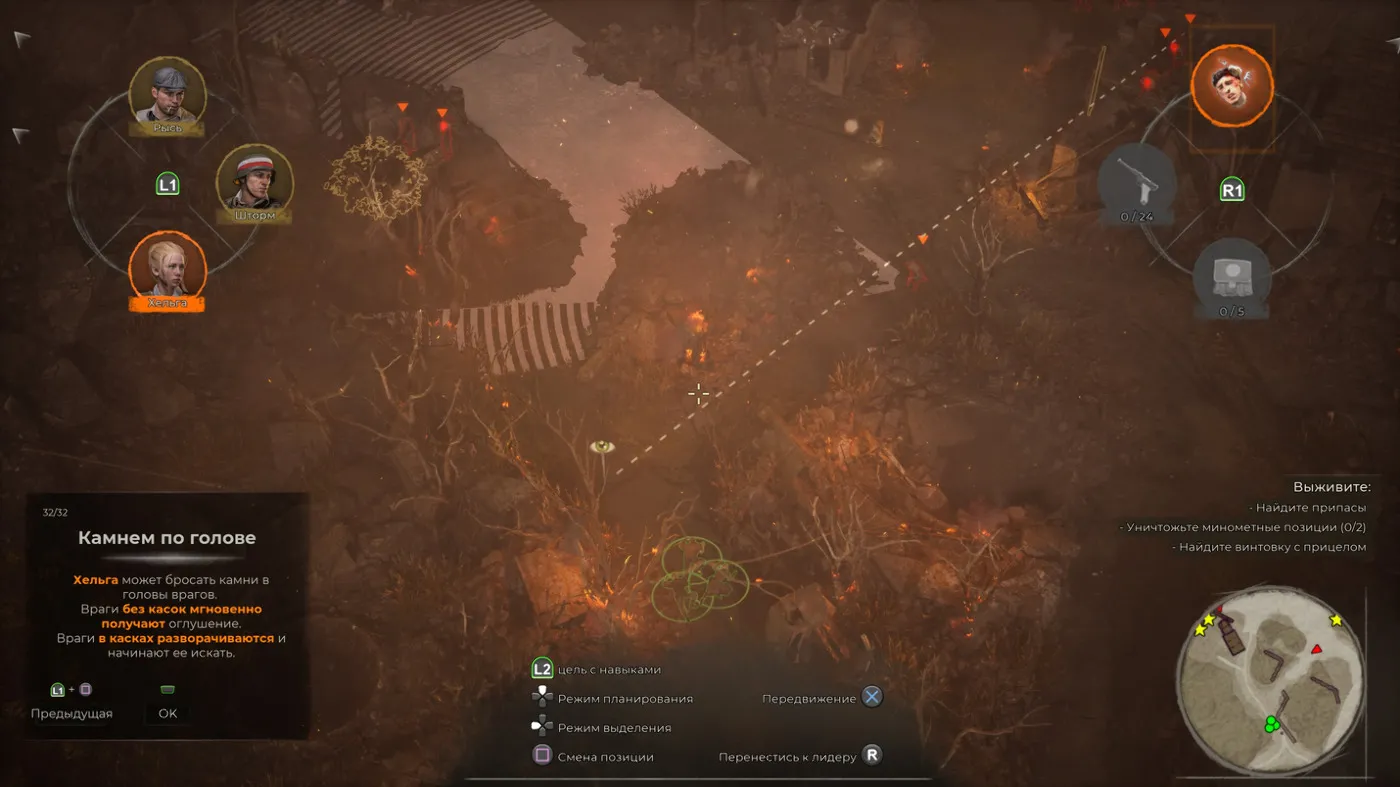The image size is (1400, 787).
Task: Confirm the tutorial tip with OK
Action: point(167,713)
